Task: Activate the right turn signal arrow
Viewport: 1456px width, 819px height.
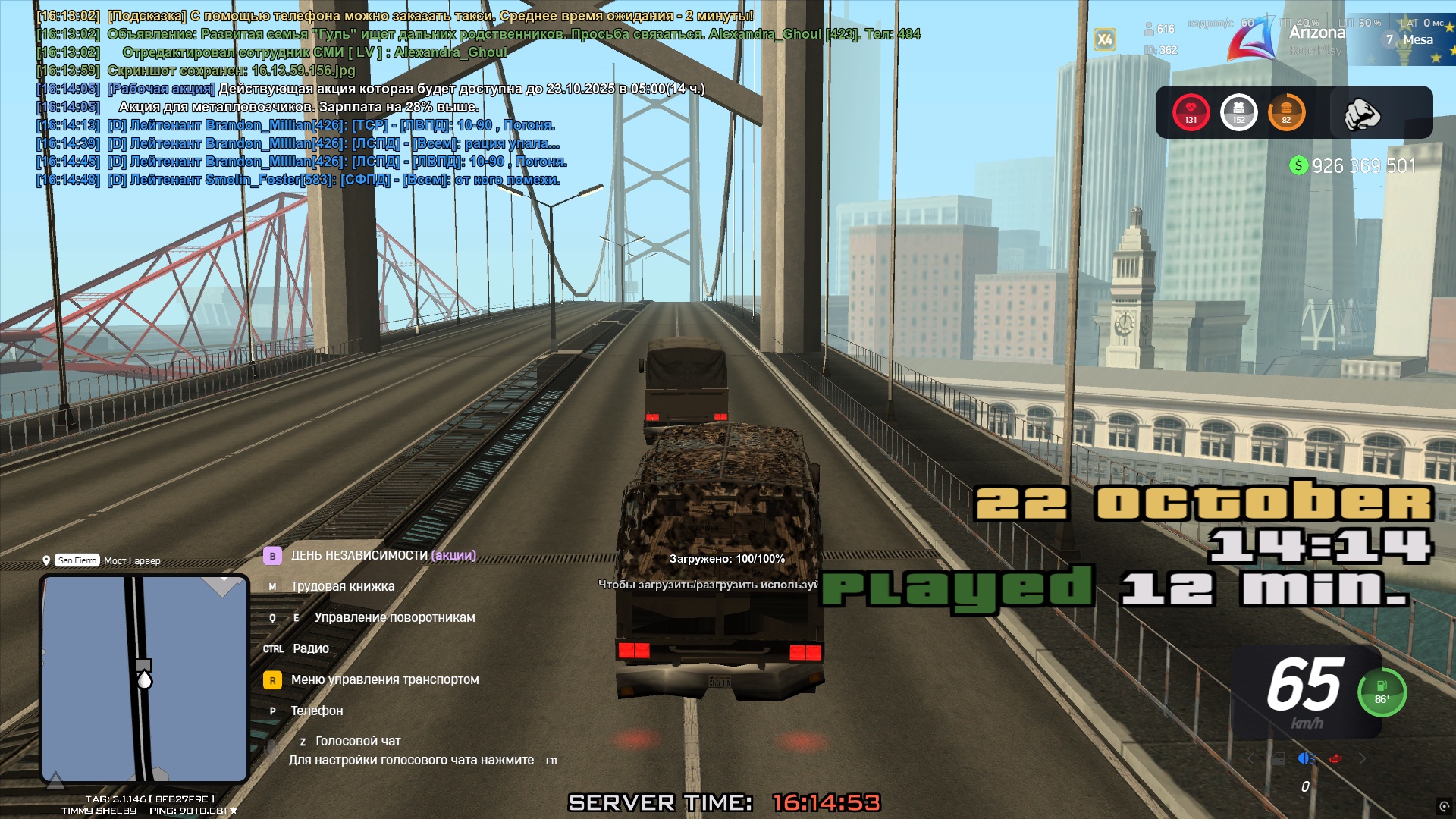Action: pyautogui.click(x=1363, y=758)
